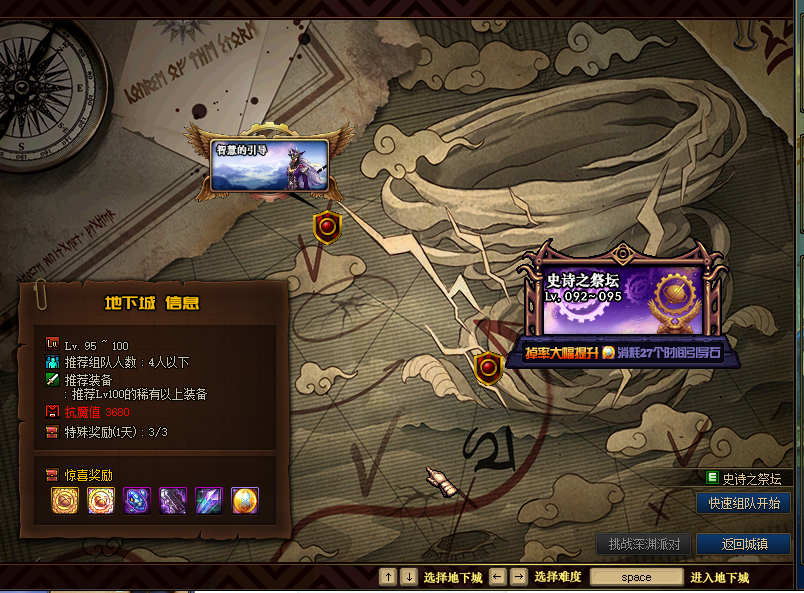This screenshot has width=804, height=593.
Task: Select the red shield marker beside 史诗之祭坛
Action: (488, 367)
